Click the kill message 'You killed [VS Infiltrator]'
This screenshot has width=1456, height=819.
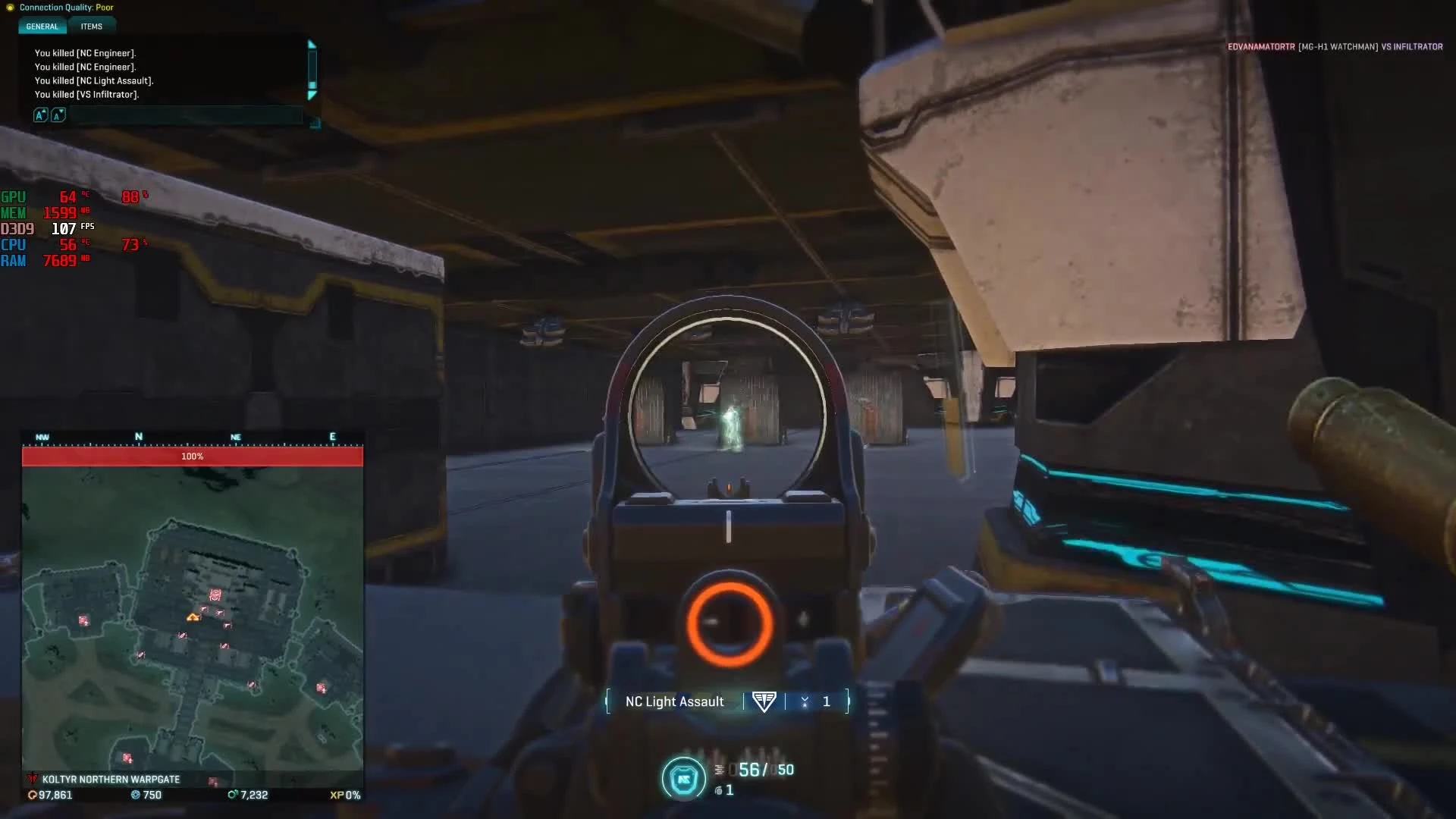click(x=86, y=94)
